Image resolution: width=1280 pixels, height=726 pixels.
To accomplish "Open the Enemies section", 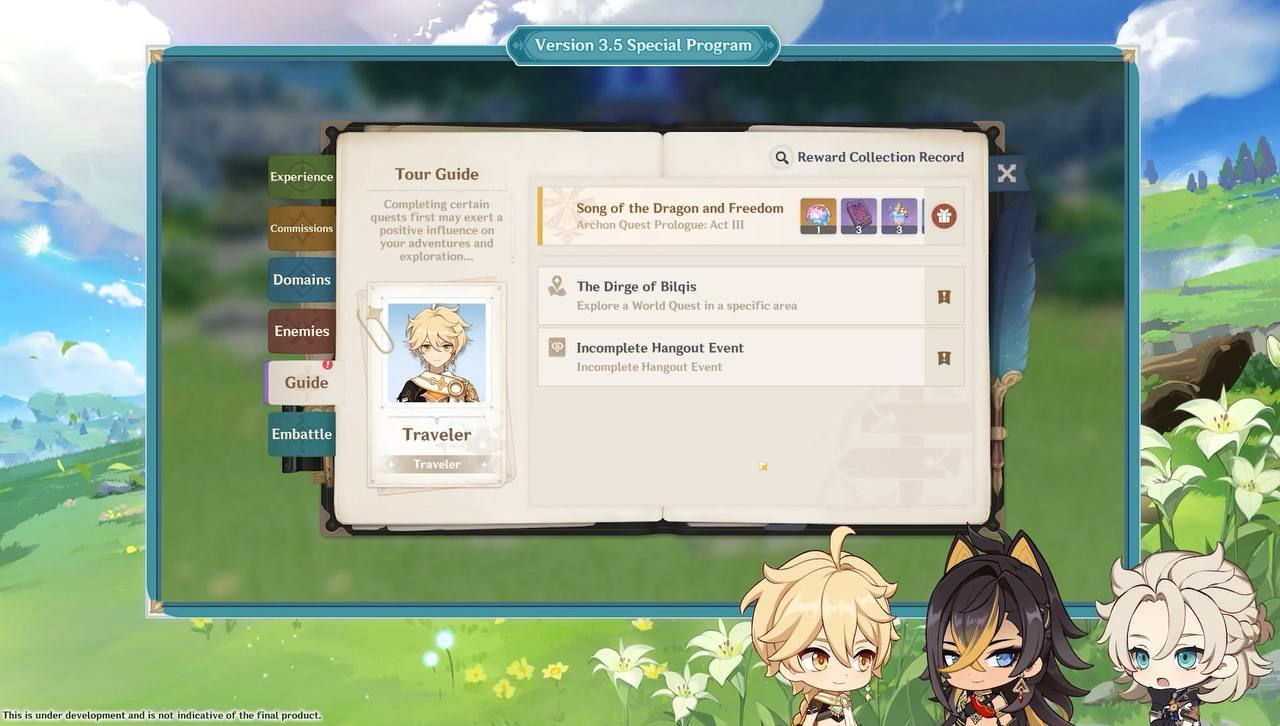I will (300, 330).
